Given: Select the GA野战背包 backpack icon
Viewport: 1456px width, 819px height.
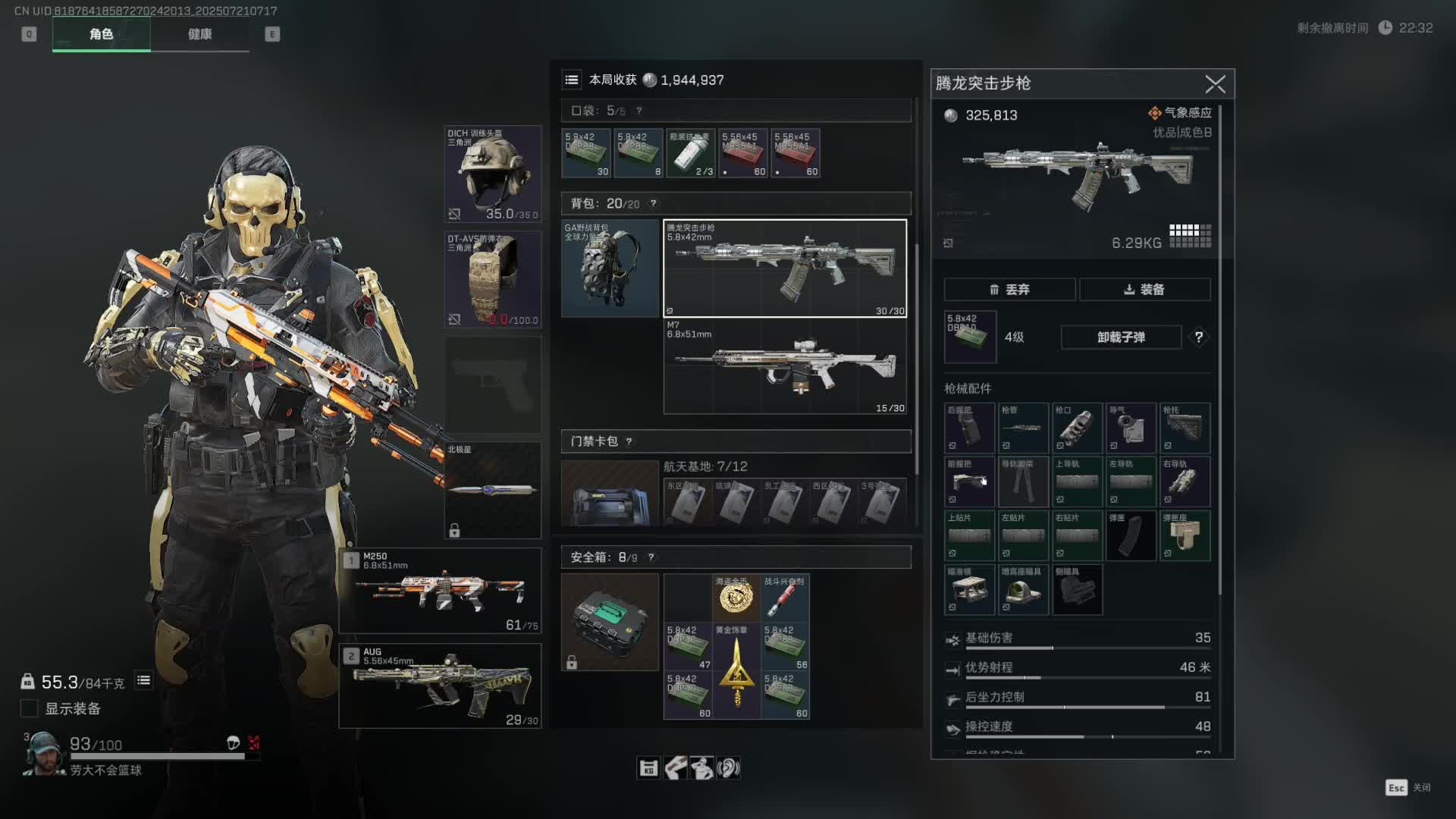Looking at the screenshot, I should (610, 268).
